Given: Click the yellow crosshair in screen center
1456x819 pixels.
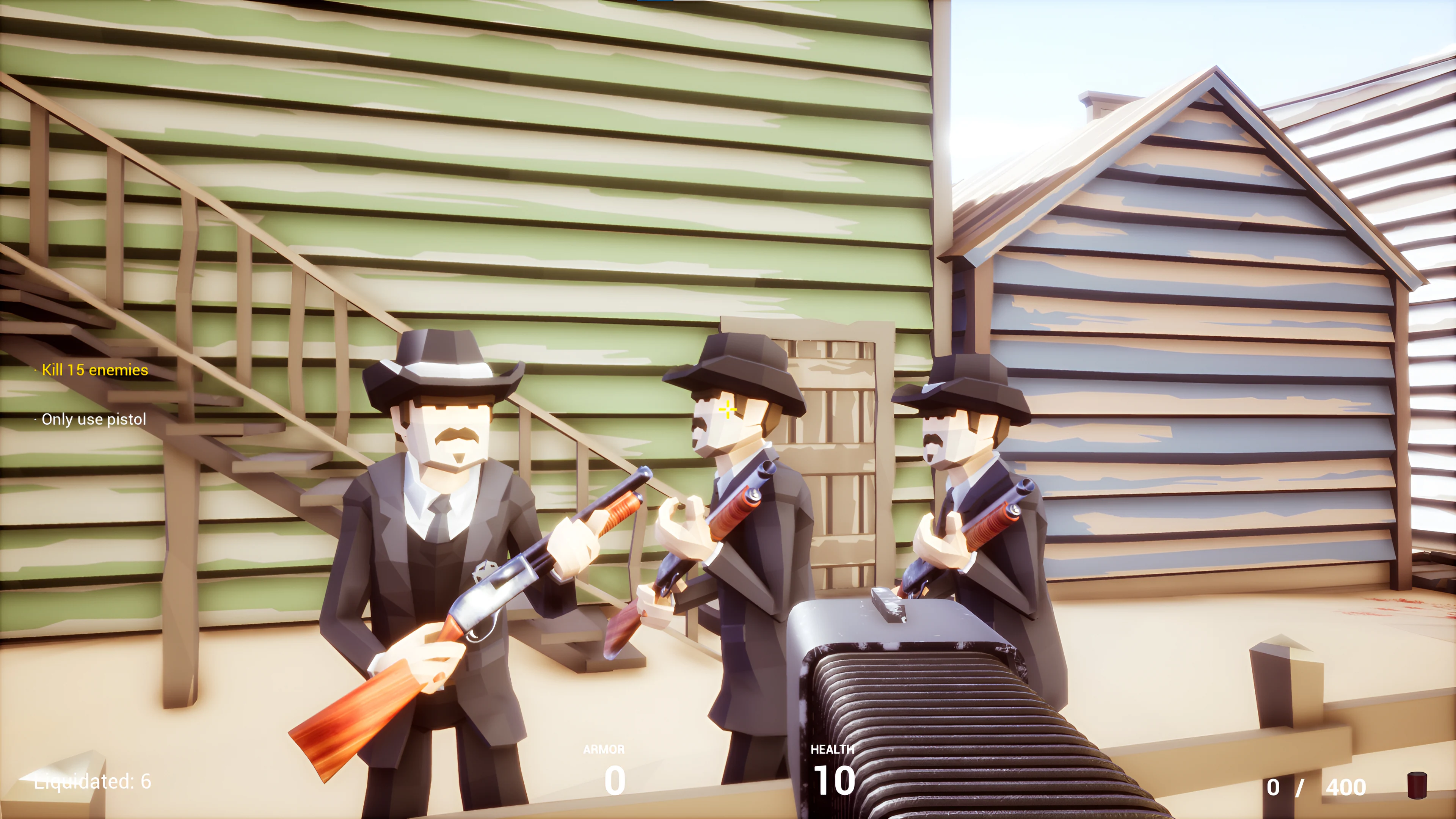Looking at the screenshot, I should pyautogui.click(x=728, y=409).
